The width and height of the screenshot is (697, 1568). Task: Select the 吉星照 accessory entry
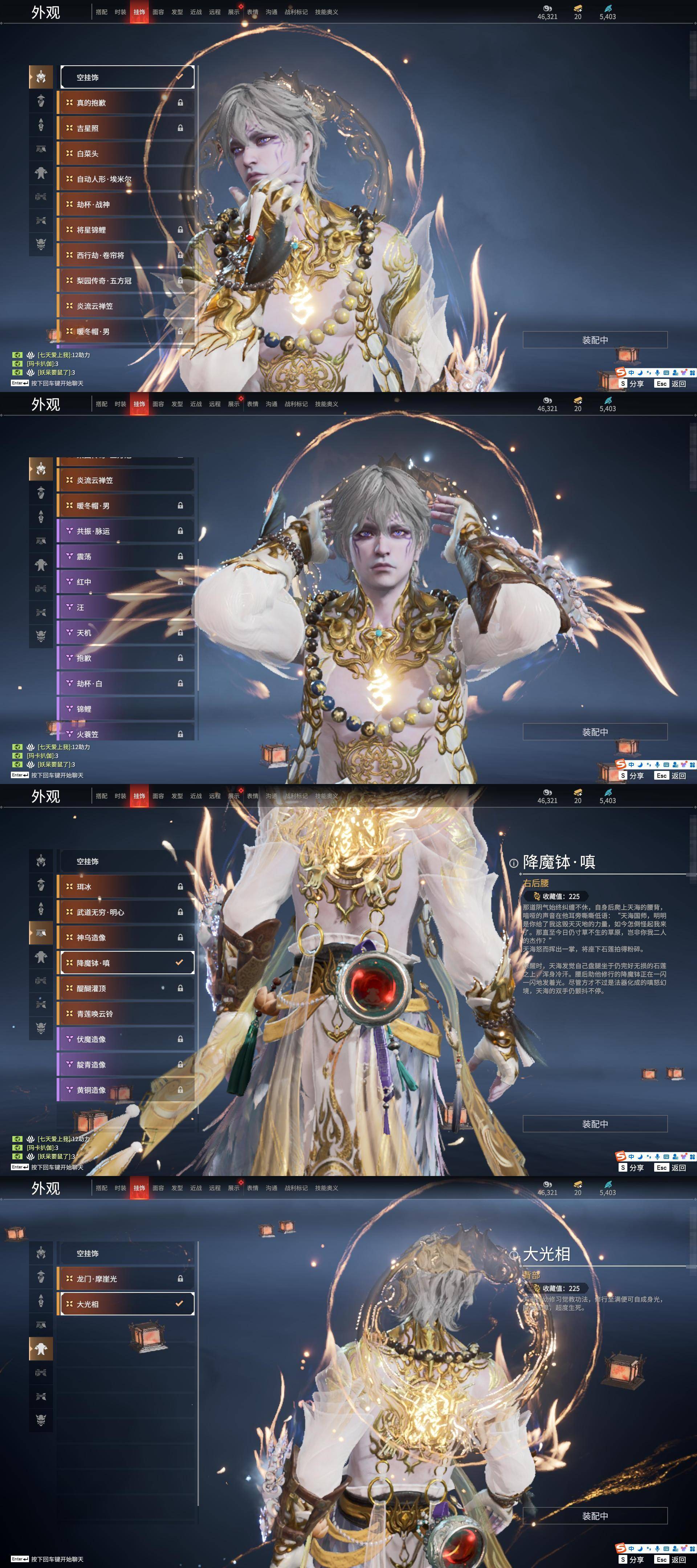127,128
